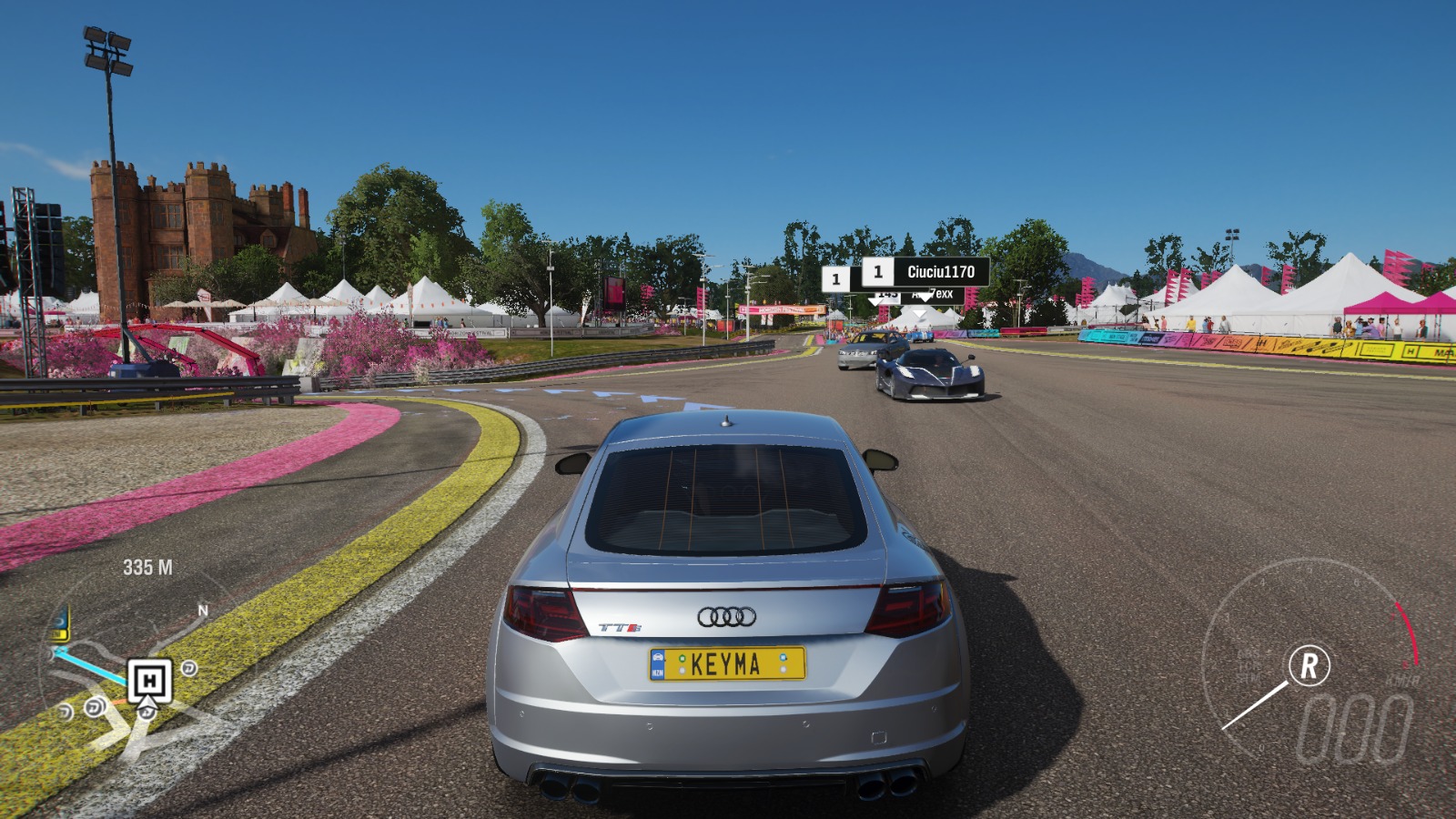Select the Horizon festival H marker on minimap
1456x819 pixels.
[x=149, y=680]
